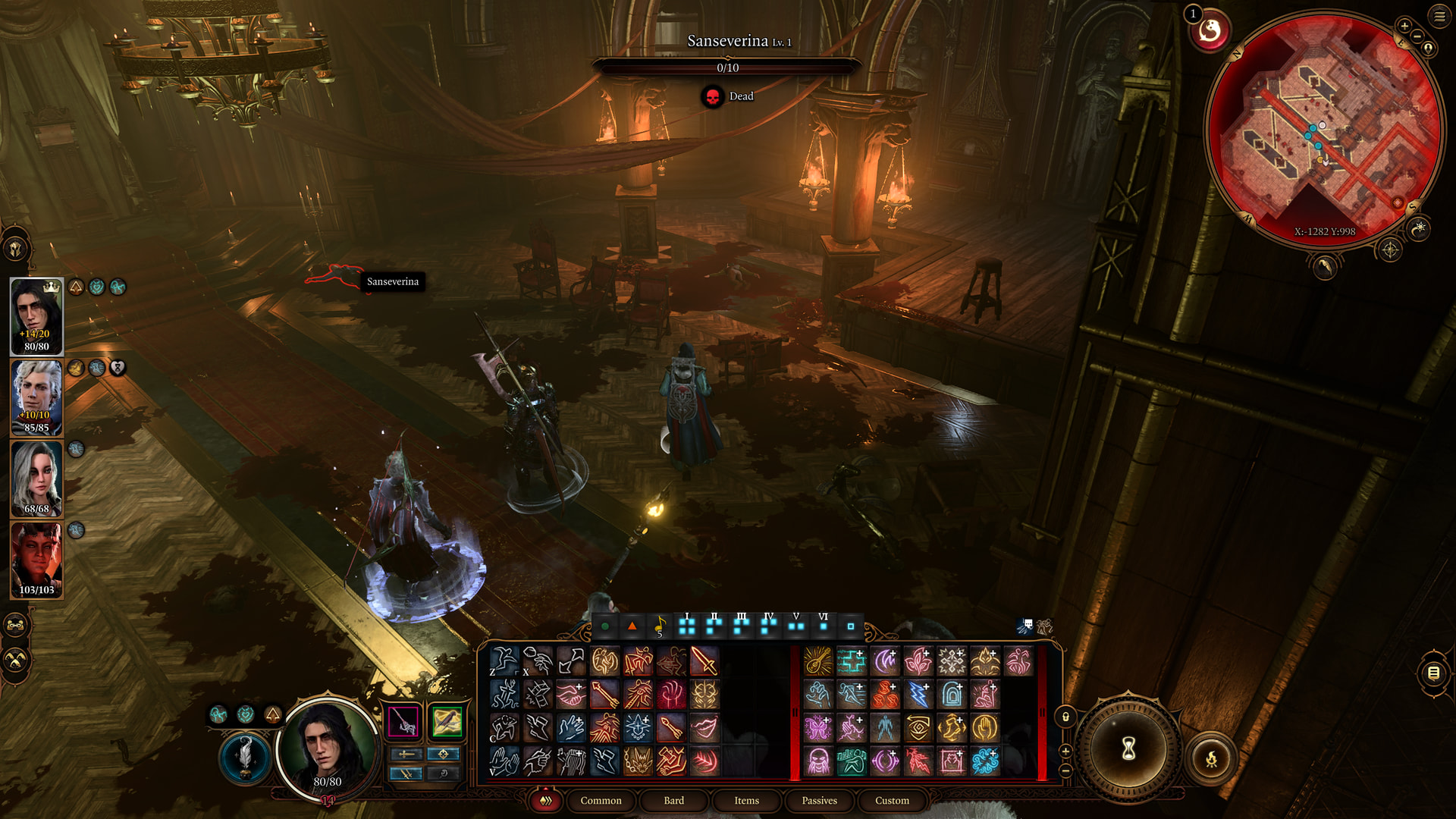
Task: Open the Common actions tab
Action: pyautogui.click(x=601, y=800)
